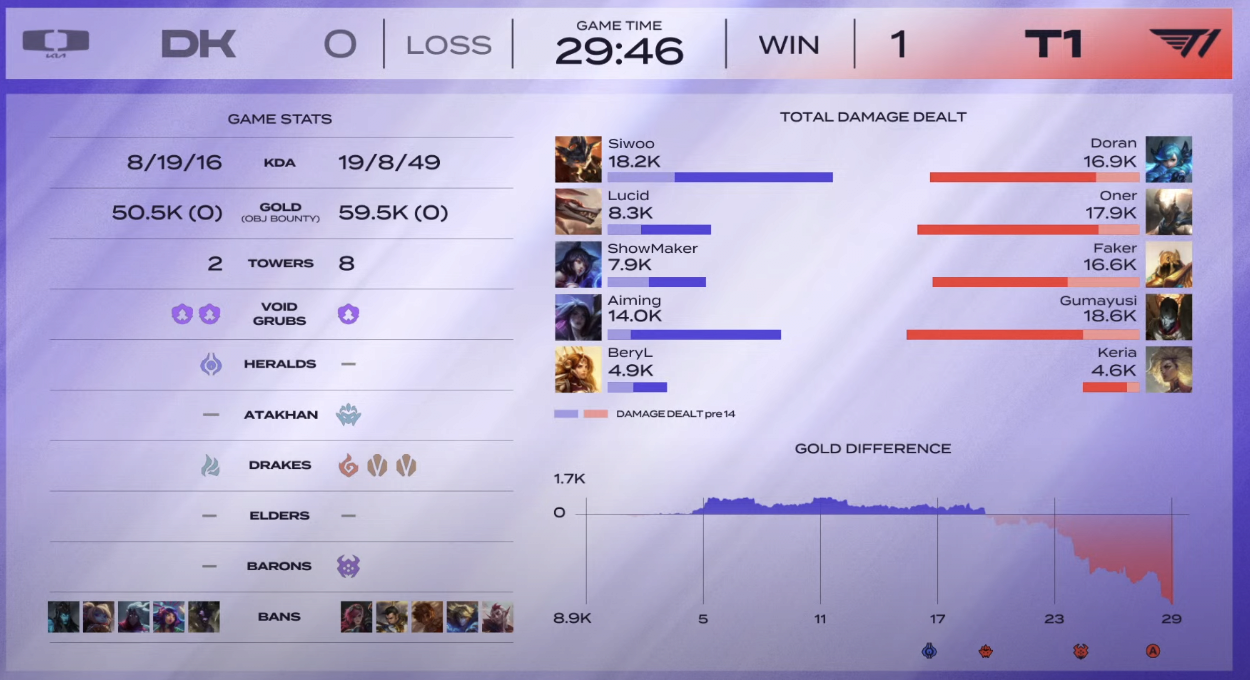Viewport: 1250px width, 680px height.
Task: Select Doran's champion portrait
Action: 1168,159
